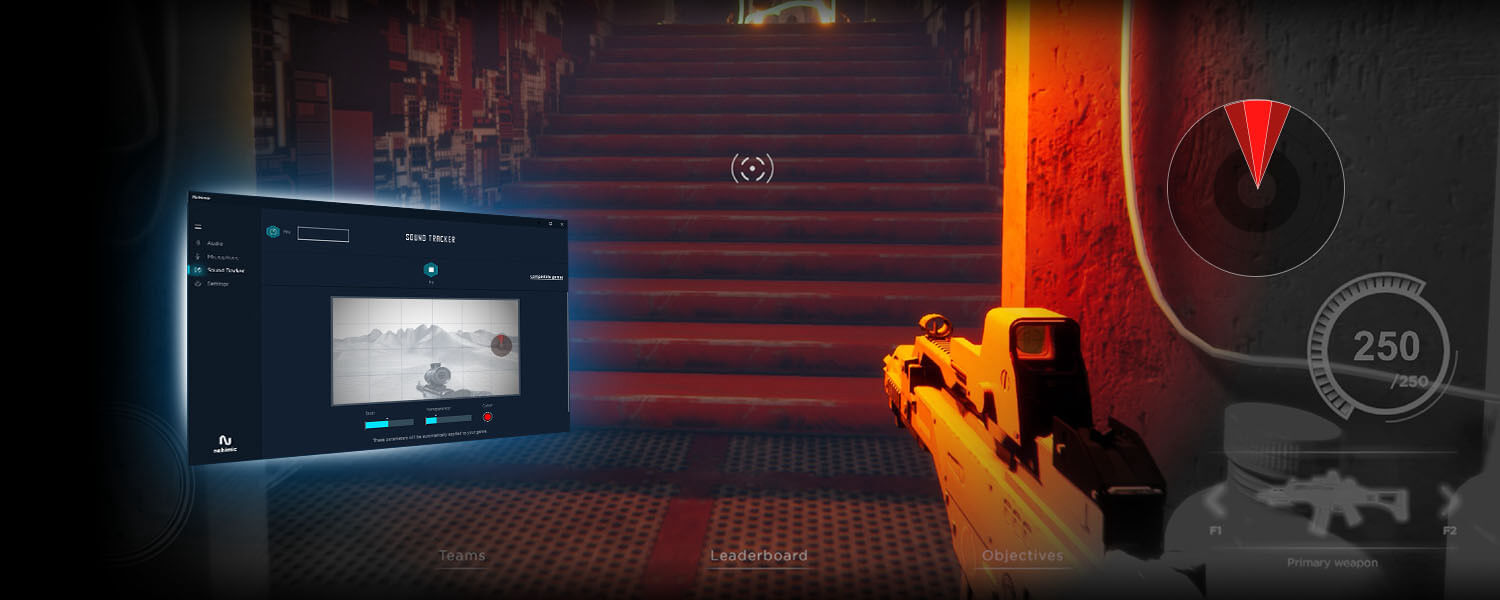The width and height of the screenshot is (1500, 600).
Task: Click the radar preview image
Action: [x=425, y=350]
